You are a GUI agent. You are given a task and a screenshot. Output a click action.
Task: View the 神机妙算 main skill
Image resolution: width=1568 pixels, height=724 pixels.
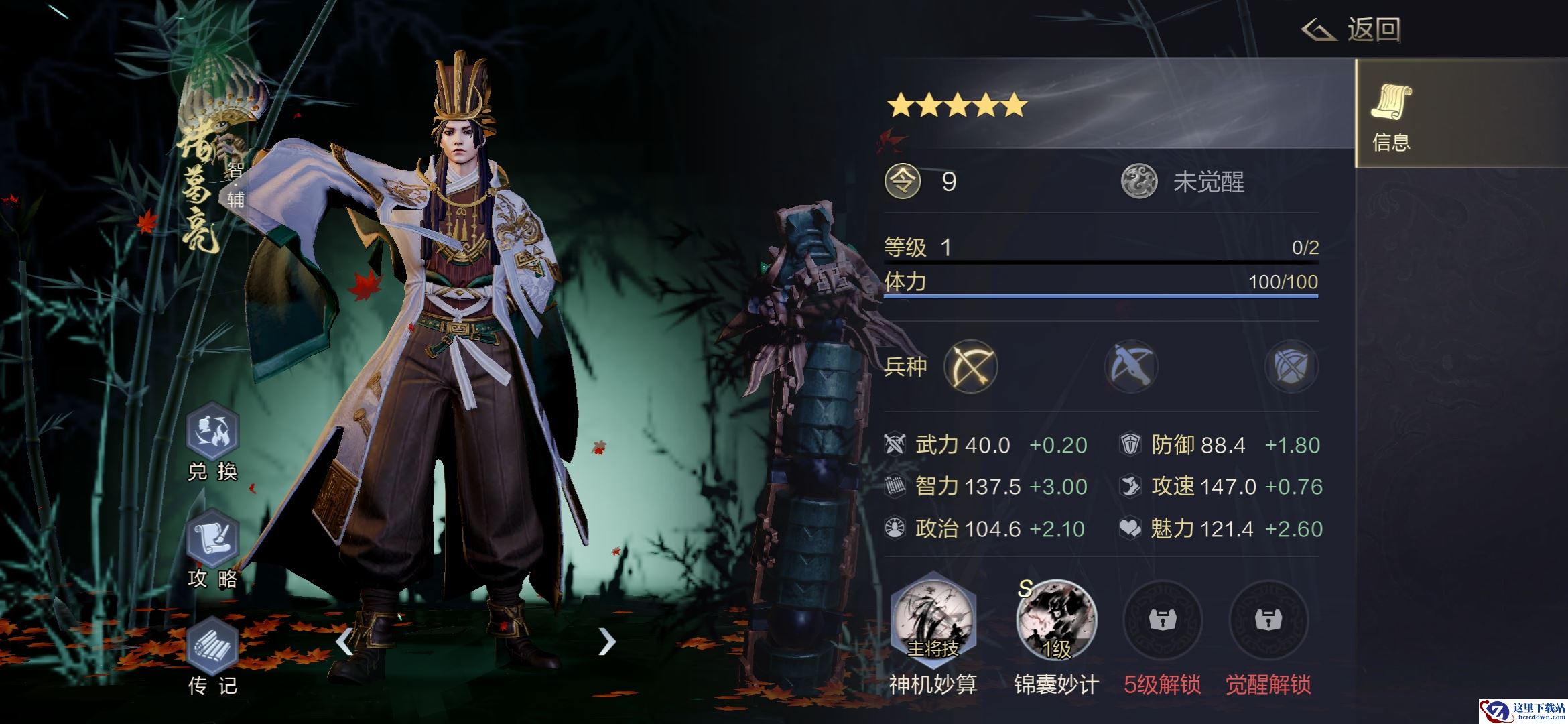click(933, 621)
